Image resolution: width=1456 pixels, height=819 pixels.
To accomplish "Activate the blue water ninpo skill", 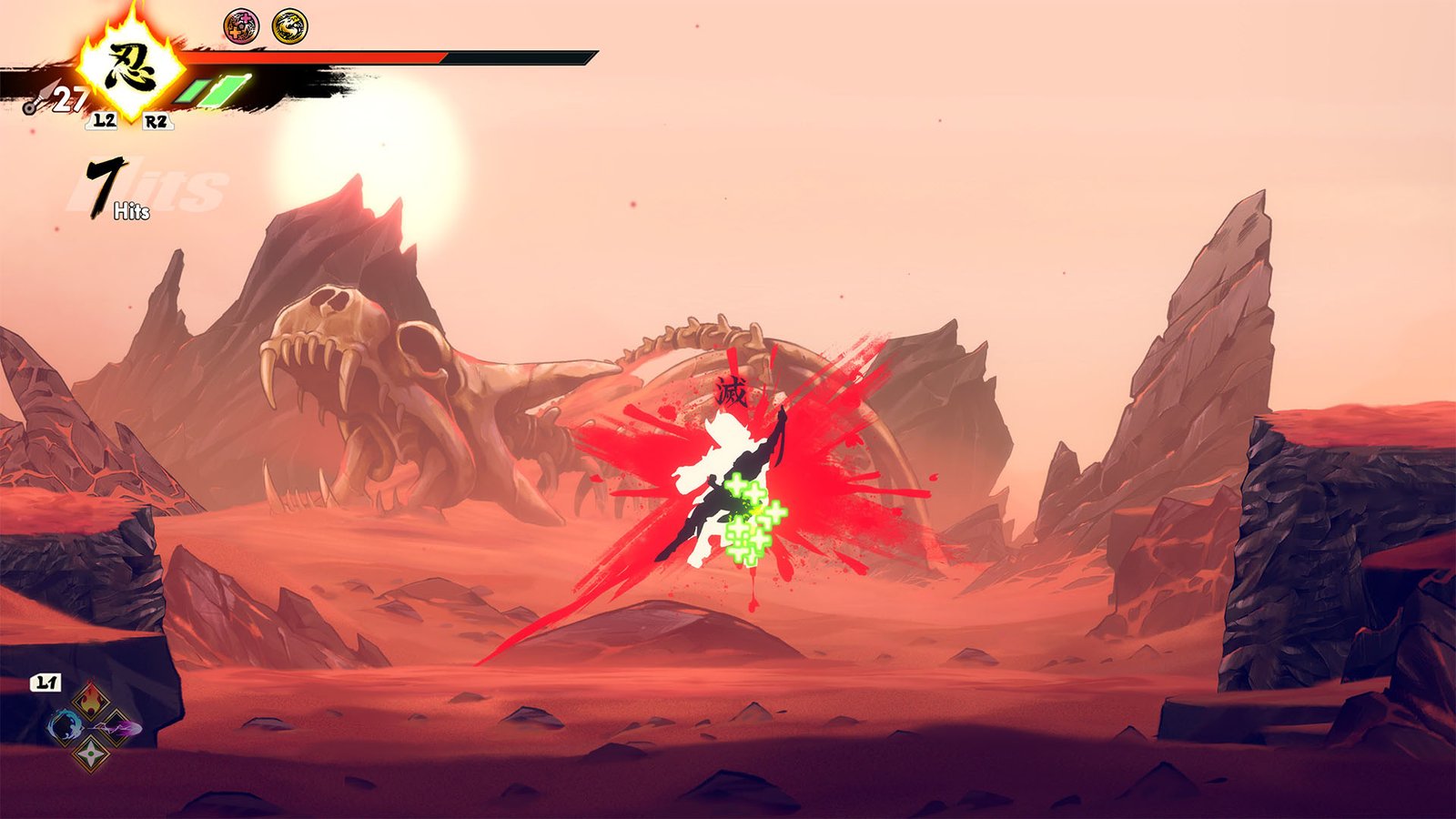I will coord(65,727).
